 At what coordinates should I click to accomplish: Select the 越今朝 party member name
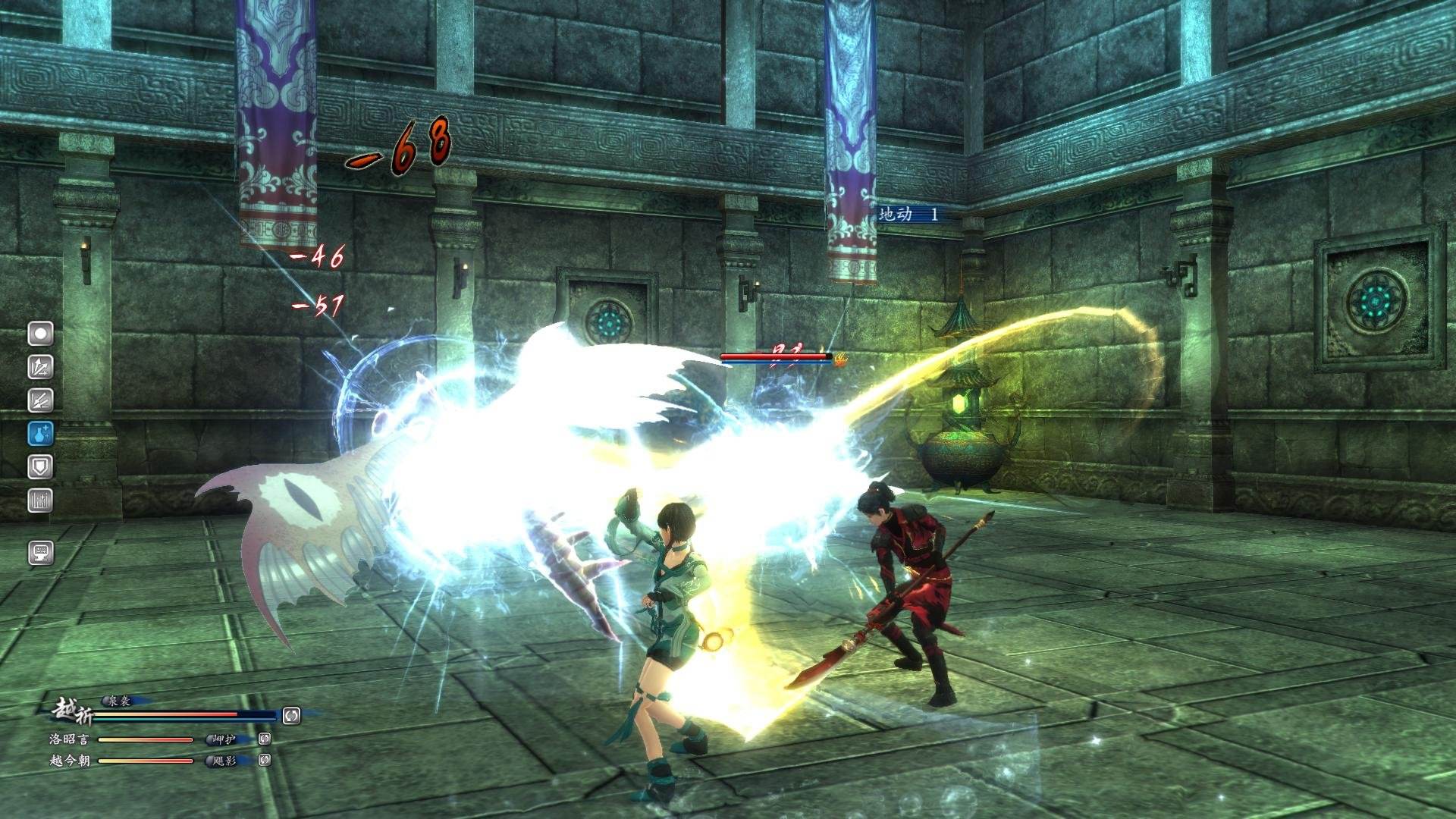(72, 761)
